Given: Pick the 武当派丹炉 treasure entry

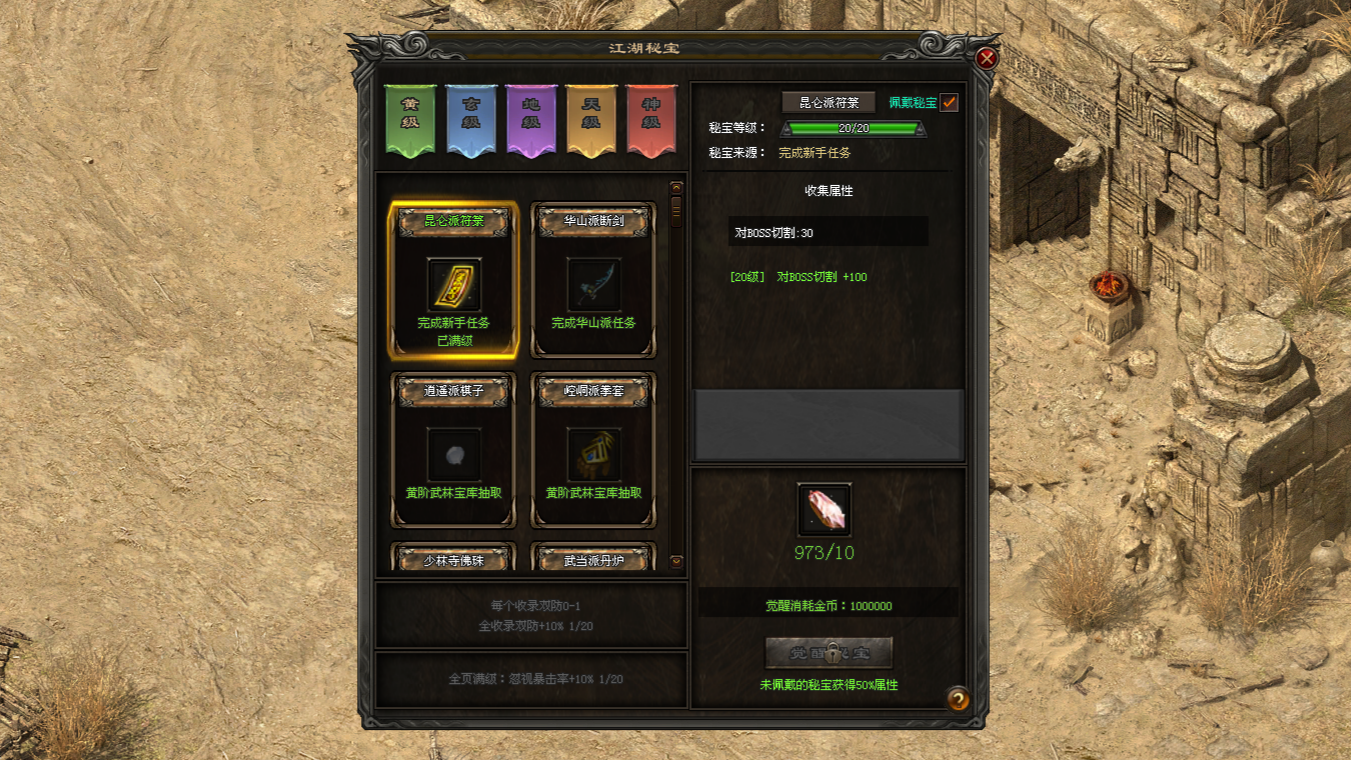Looking at the screenshot, I should tap(594, 559).
